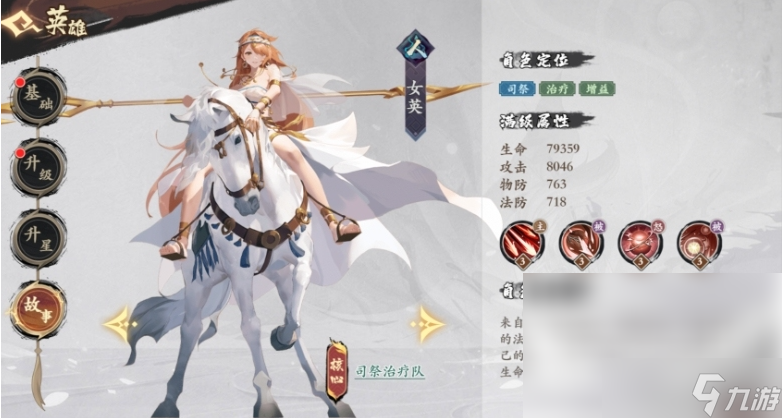
Task: Inspect the second skill icon with bow
Action: click(578, 243)
